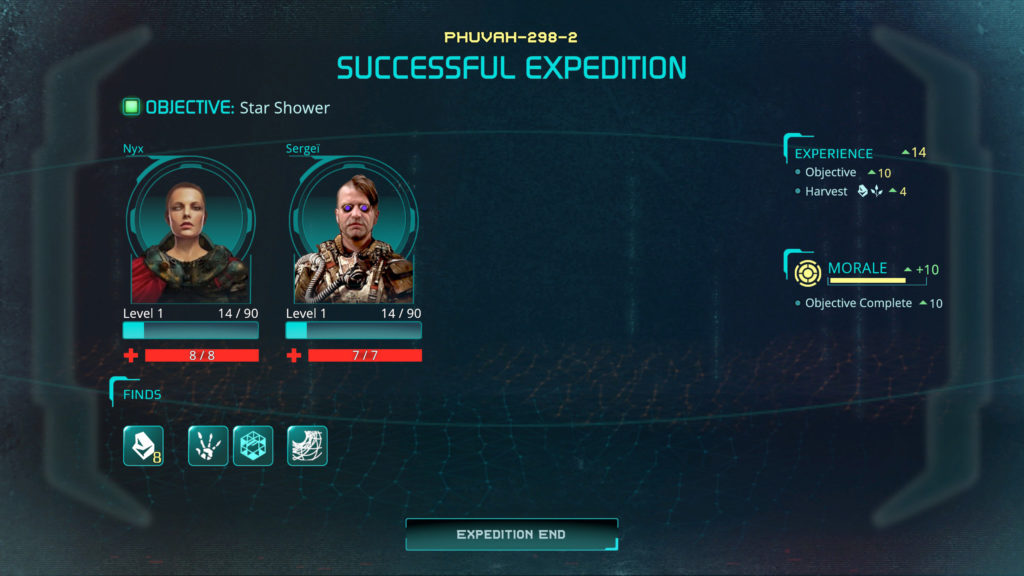Select the cyan wireframe cube find
1024x576 pixels.
click(253, 446)
